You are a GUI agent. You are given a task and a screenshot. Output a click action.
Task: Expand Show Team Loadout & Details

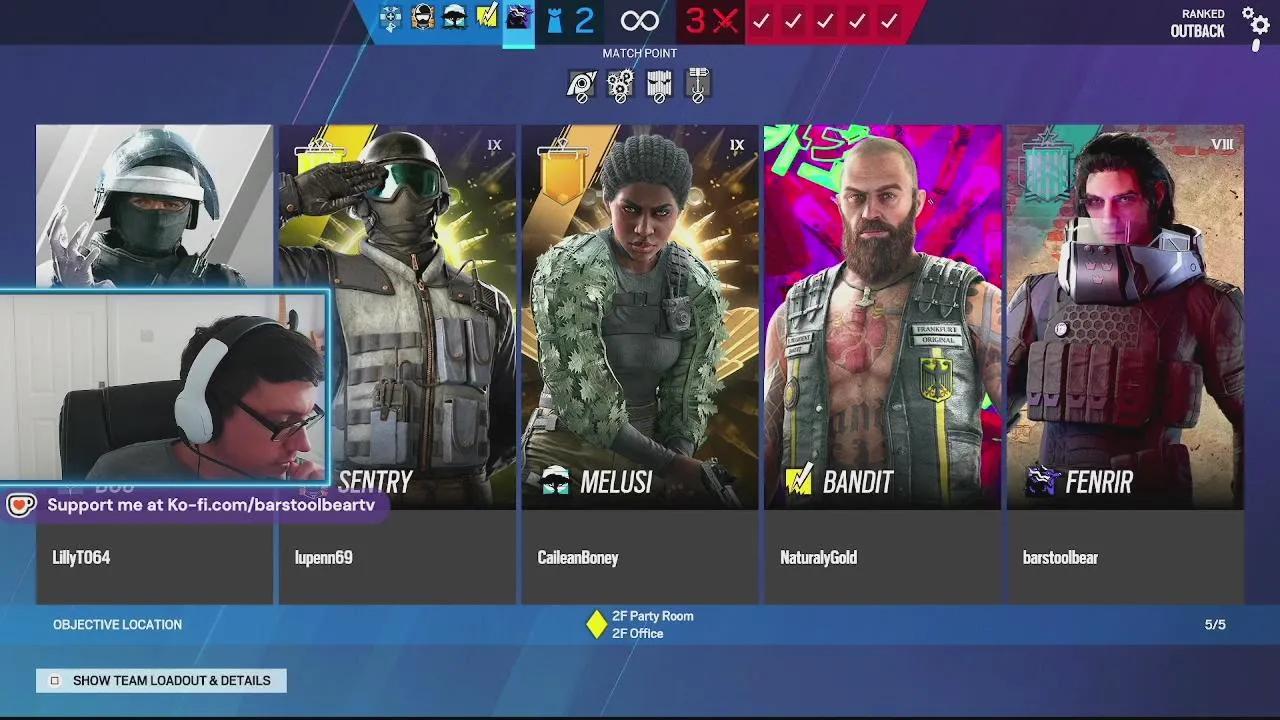pyautogui.click(x=160, y=680)
